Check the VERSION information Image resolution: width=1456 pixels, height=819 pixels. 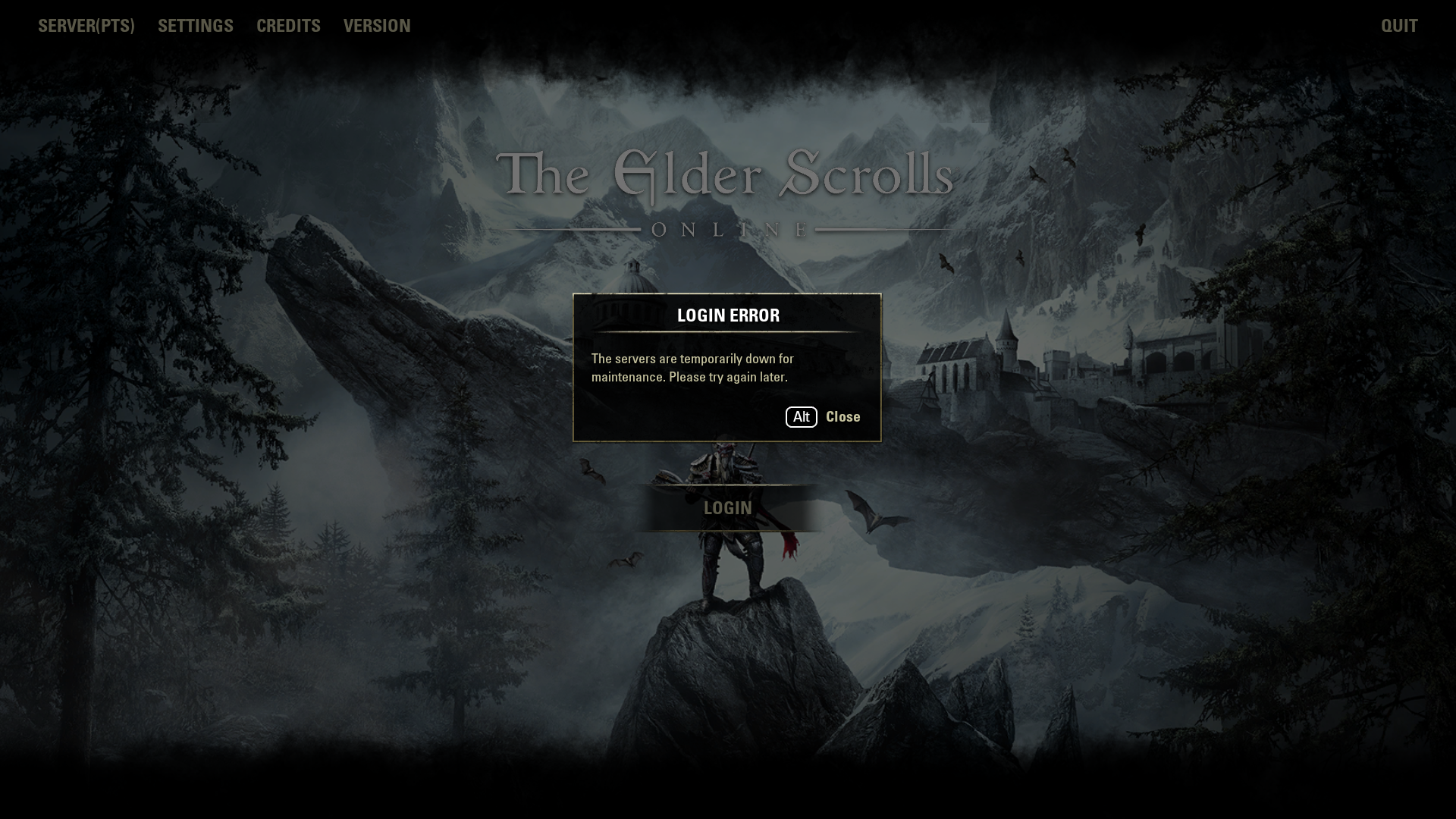pos(377,26)
